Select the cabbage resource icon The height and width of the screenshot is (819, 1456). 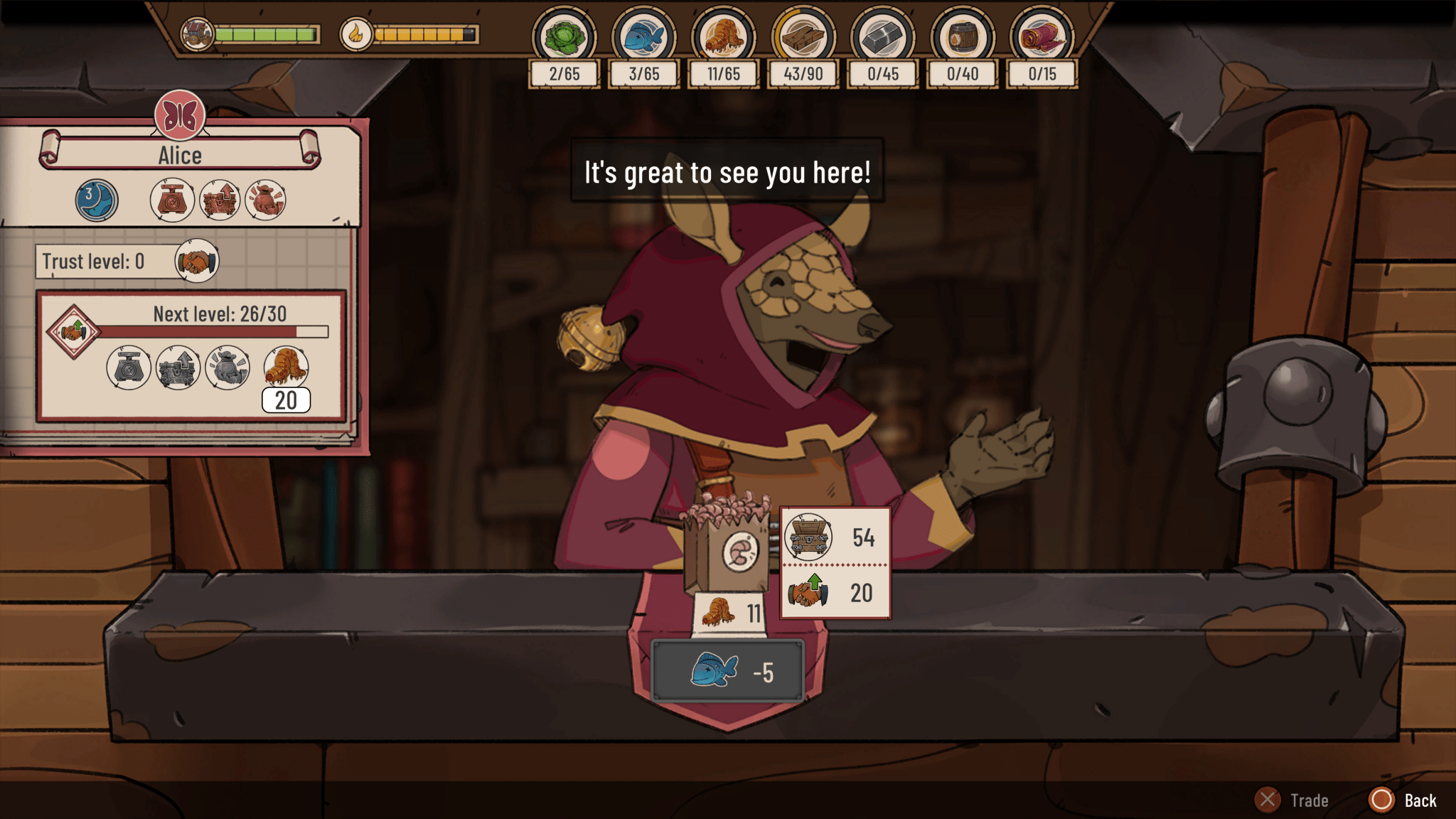(564, 36)
